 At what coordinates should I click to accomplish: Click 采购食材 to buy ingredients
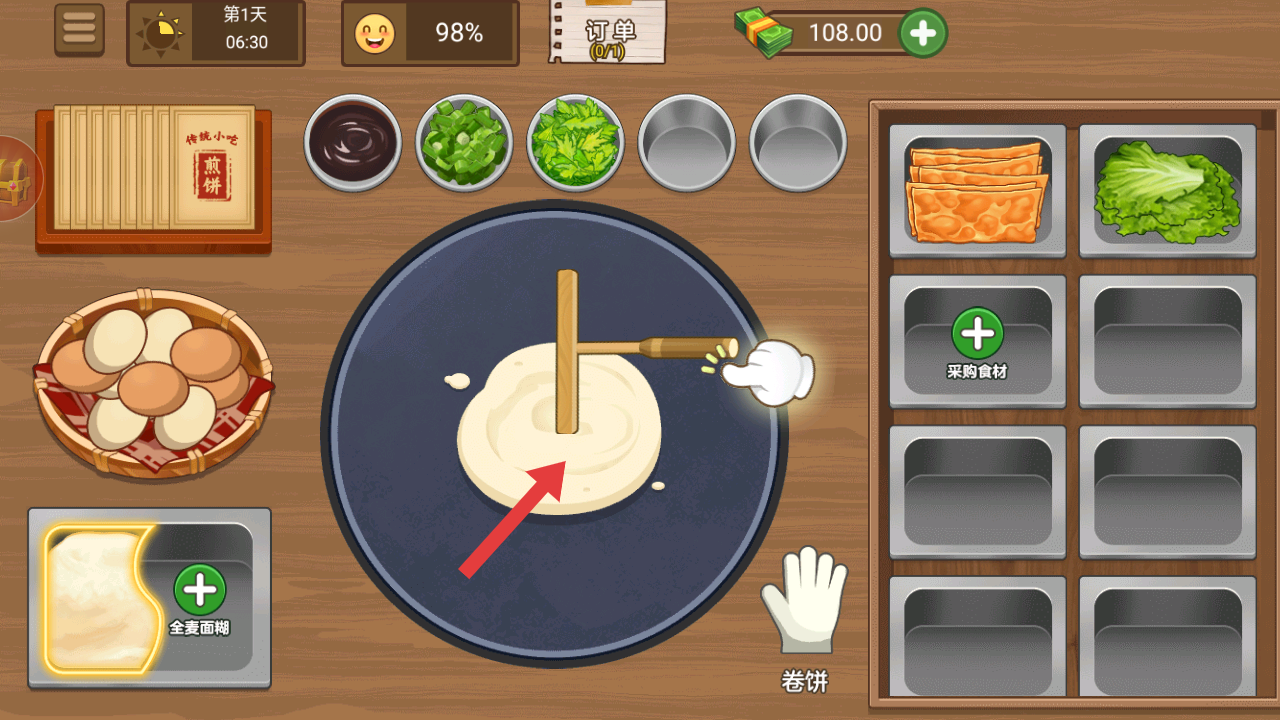coord(976,342)
